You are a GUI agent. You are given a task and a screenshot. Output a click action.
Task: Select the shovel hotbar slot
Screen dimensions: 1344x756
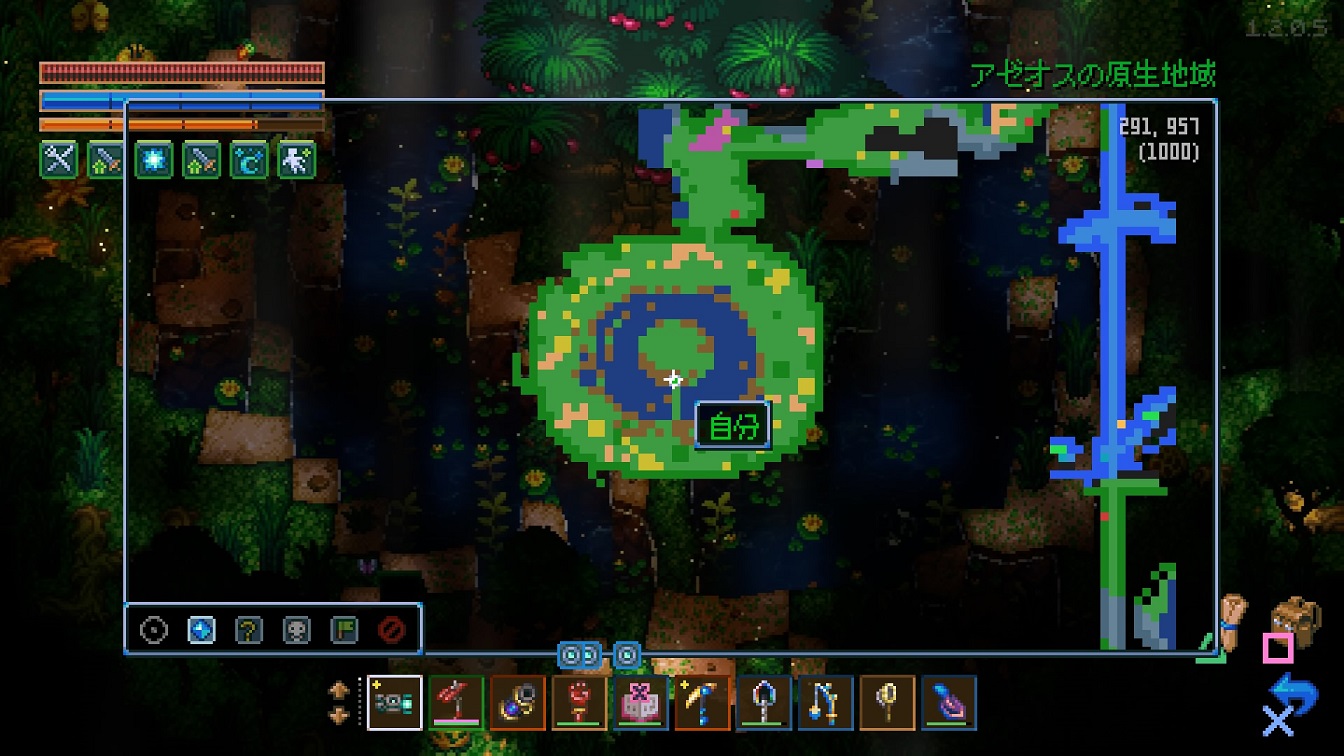(x=763, y=703)
